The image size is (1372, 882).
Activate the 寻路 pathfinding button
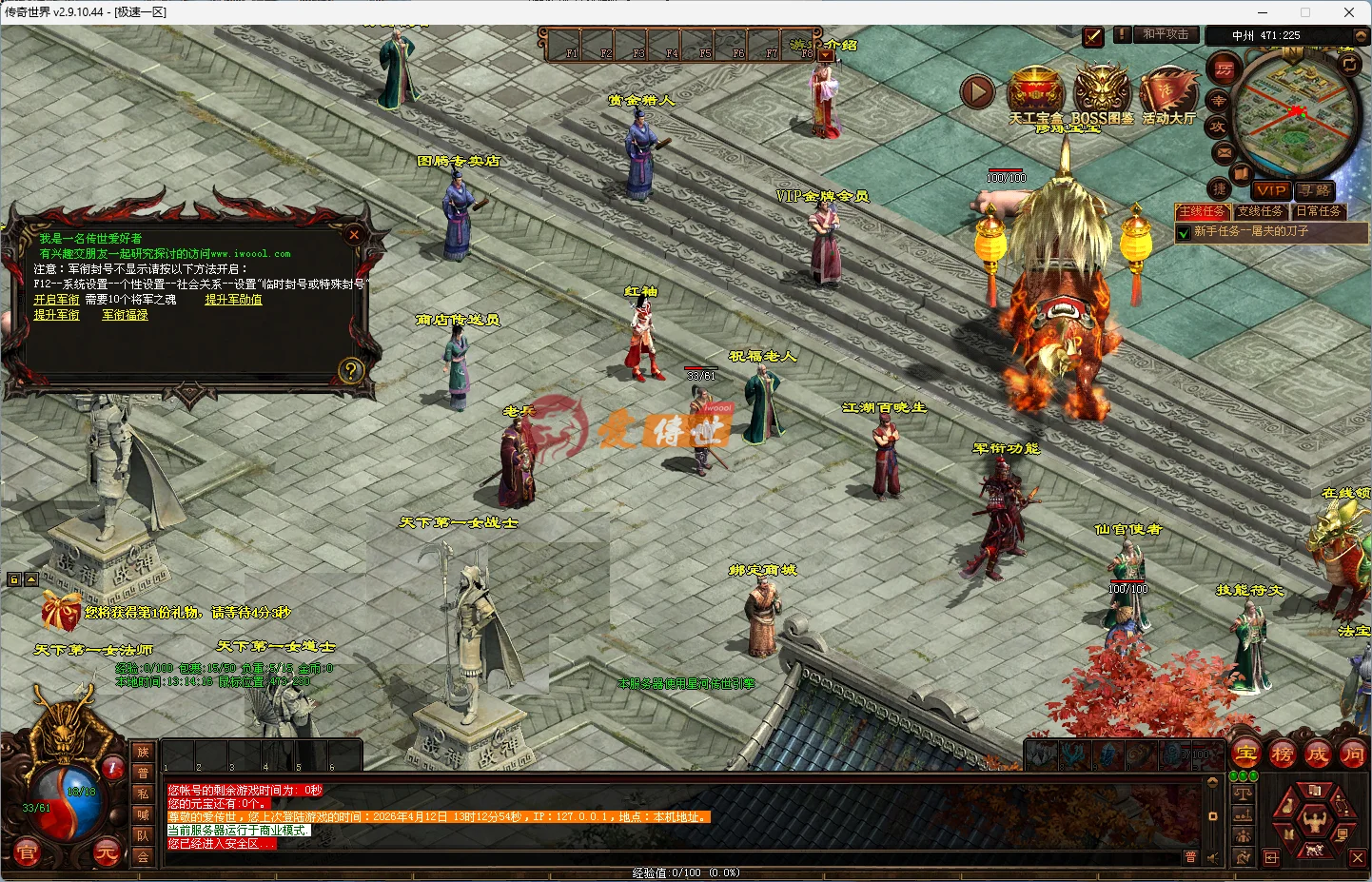click(1316, 190)
